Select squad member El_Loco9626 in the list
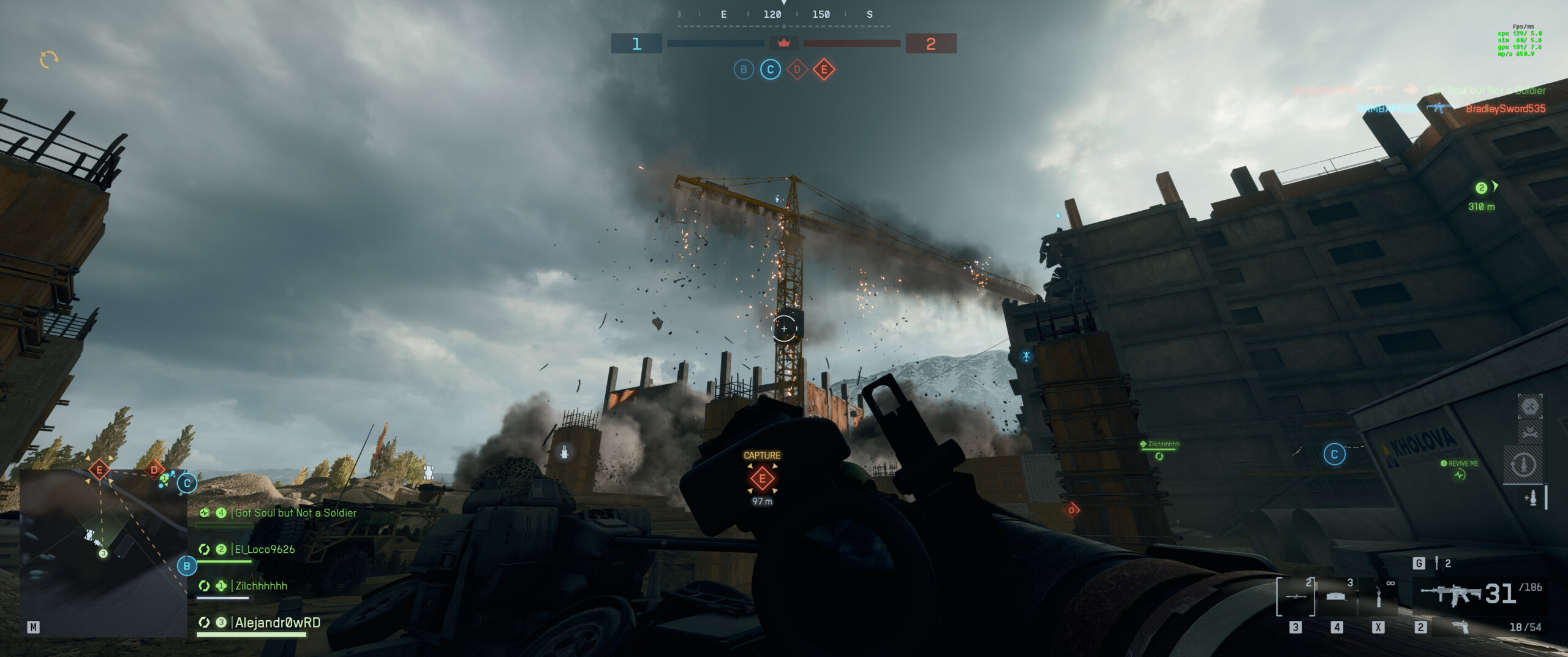Image resolution: width=1568 pixels, height=657 pixels. point(265,550)
